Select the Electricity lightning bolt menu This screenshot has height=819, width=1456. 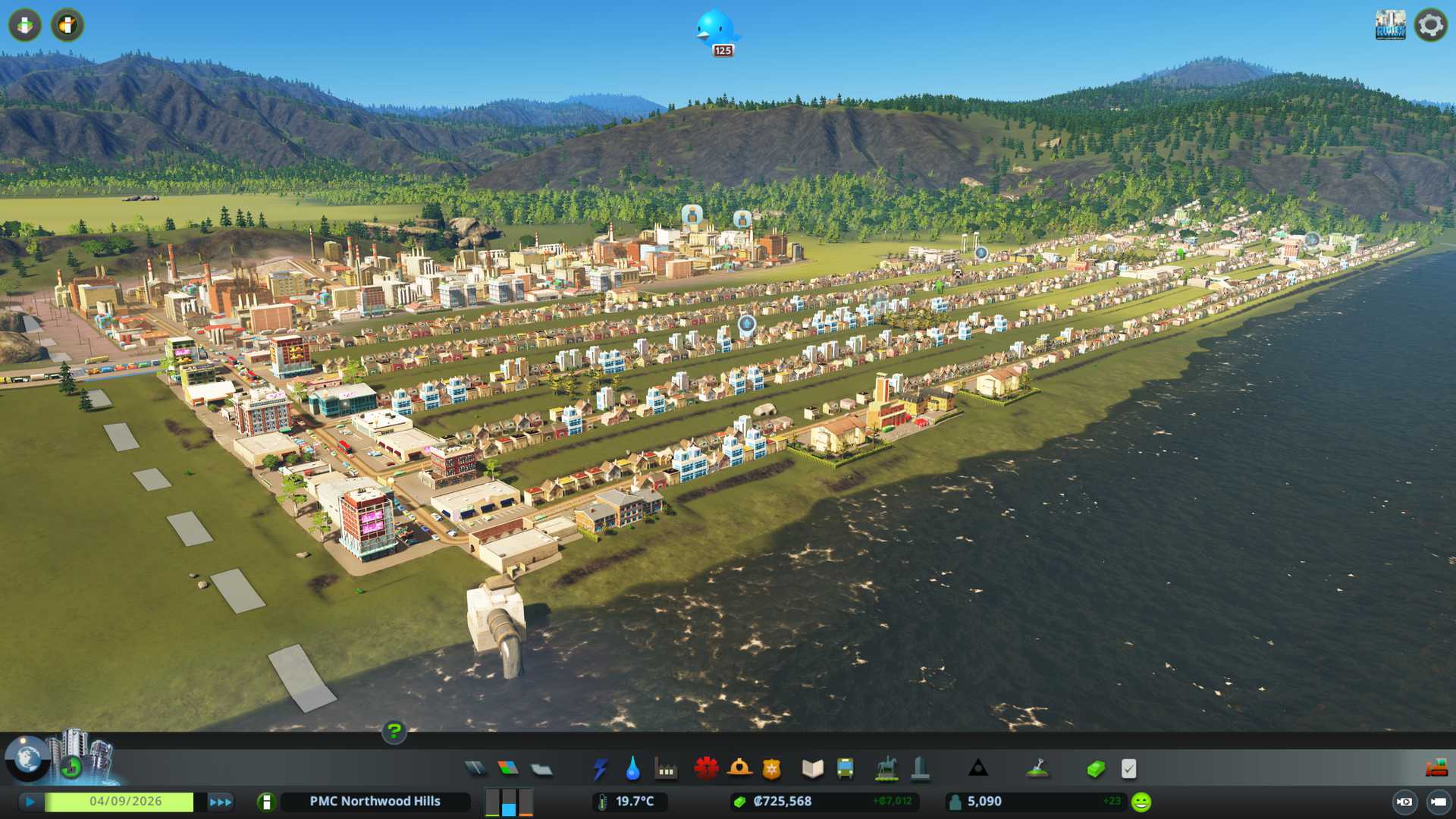pyautogui.click(x=600, y=769)
